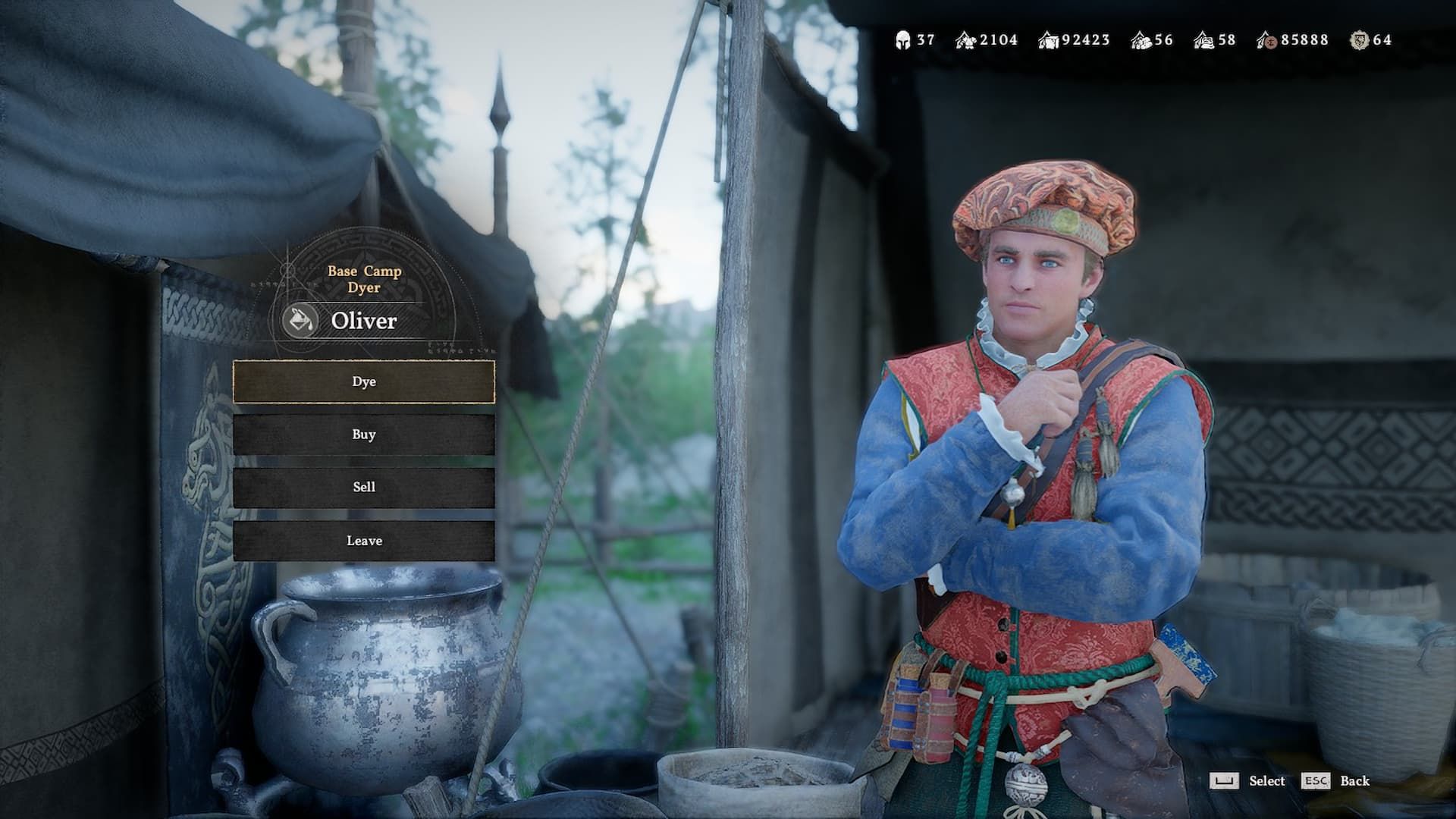Open the Buy menu
The image size is (1456, 819).
(364, 435)
